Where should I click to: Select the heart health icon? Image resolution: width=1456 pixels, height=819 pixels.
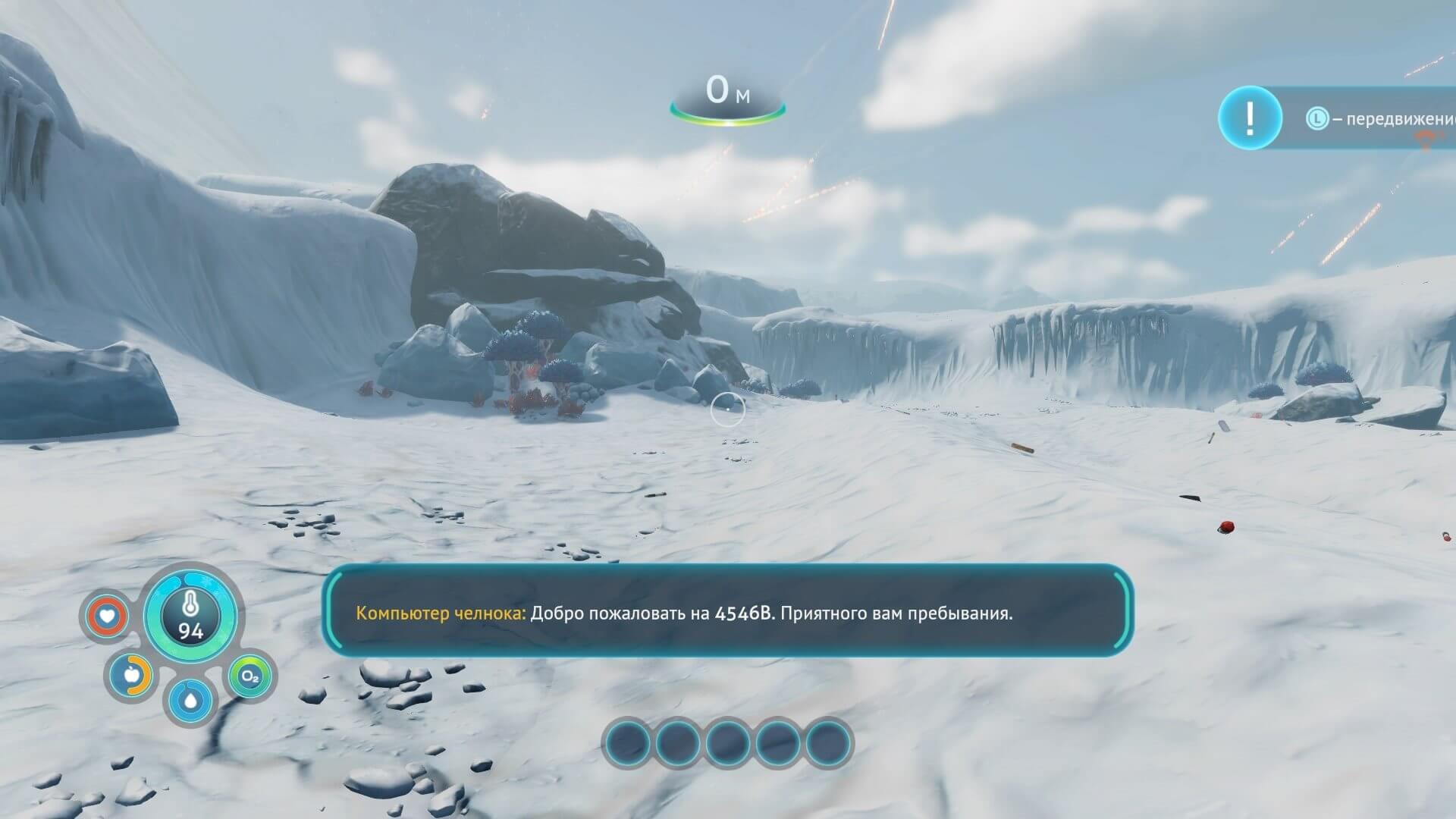click(x=107, y=616)
